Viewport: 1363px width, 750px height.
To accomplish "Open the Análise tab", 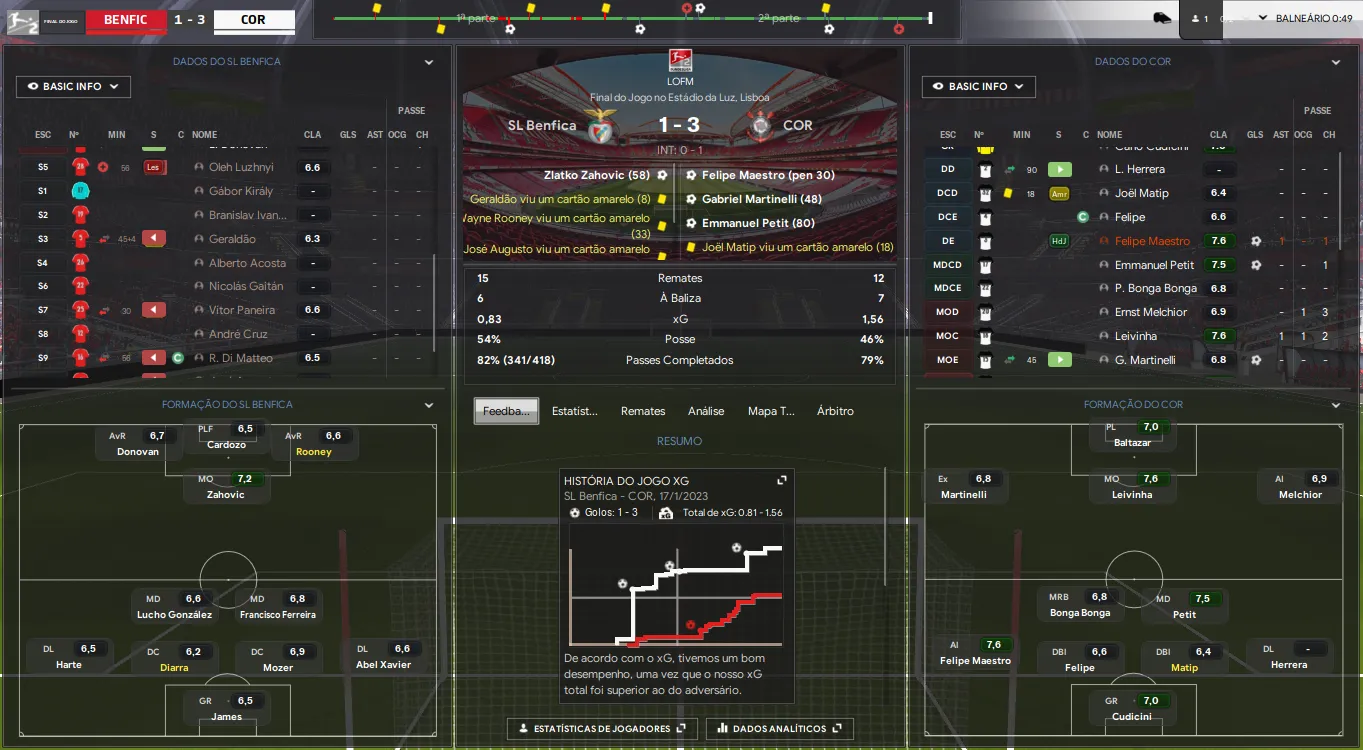I will point(706,411).
